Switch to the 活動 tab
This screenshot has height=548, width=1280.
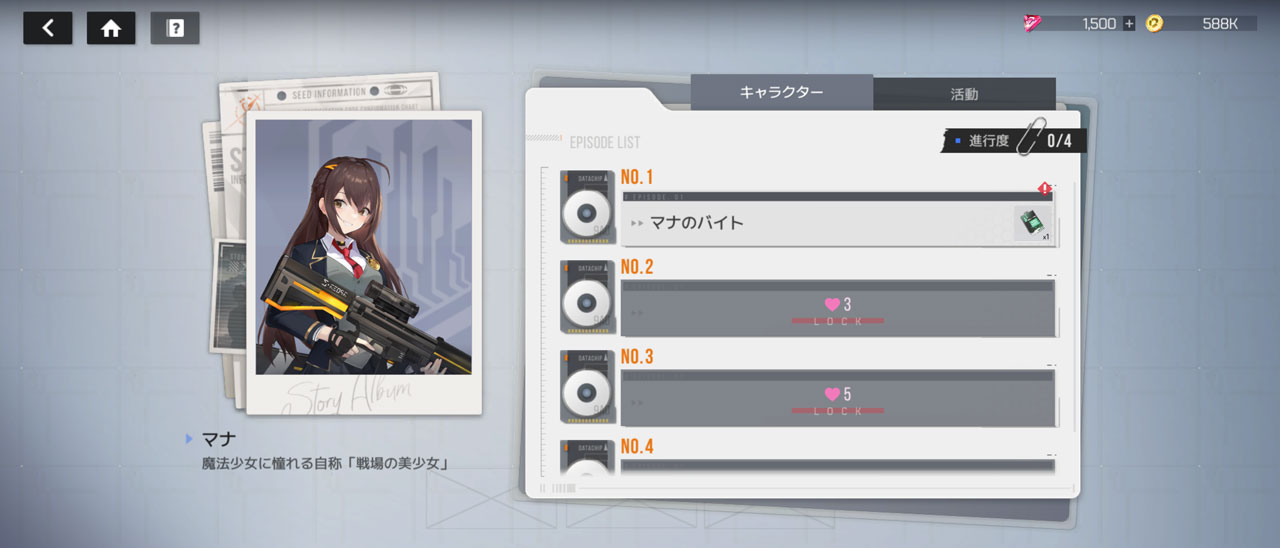coord(964,95)
